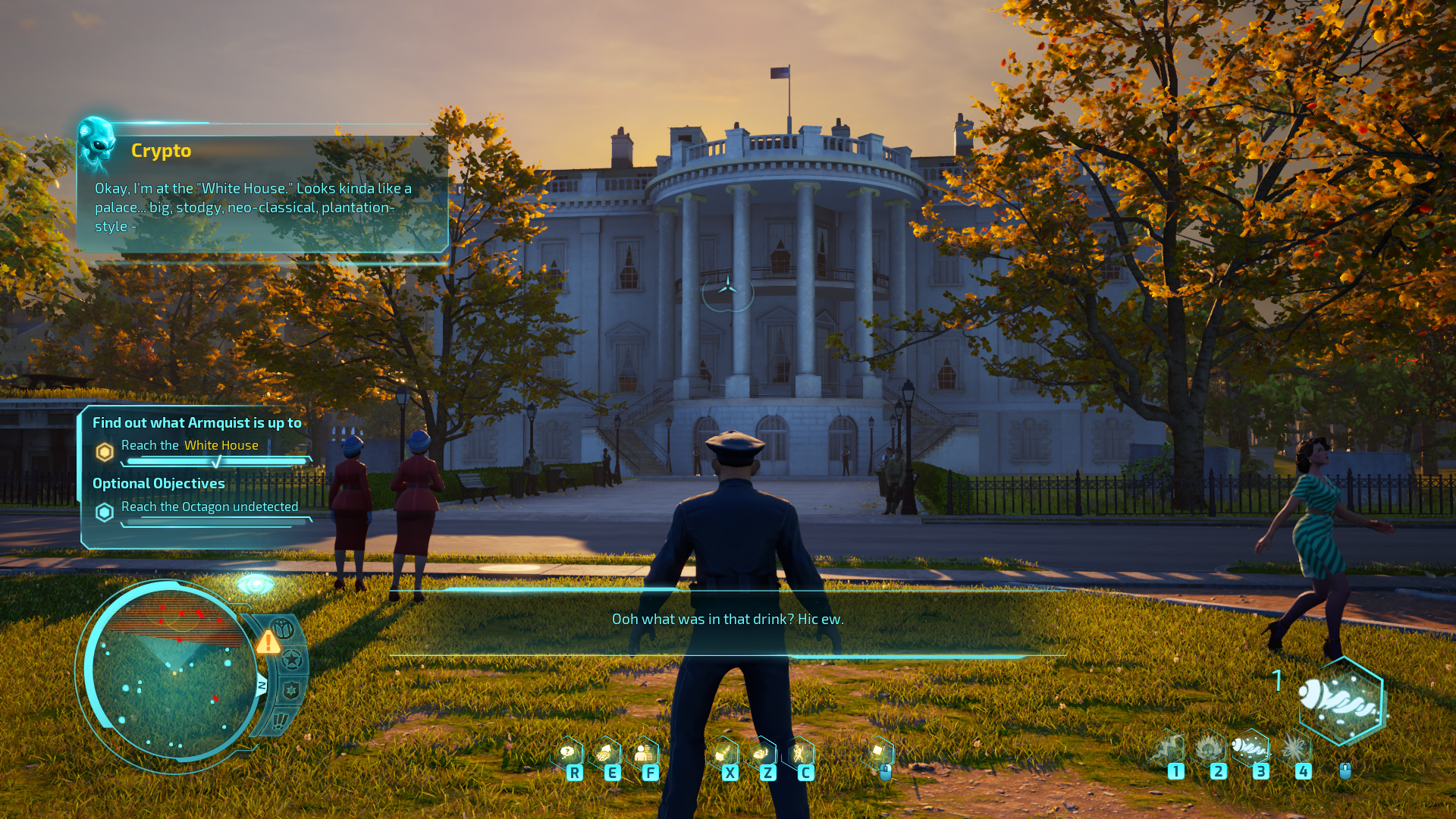Select the psychokinesis cube throw icon

pyautogui.click(x=879, y=752)
